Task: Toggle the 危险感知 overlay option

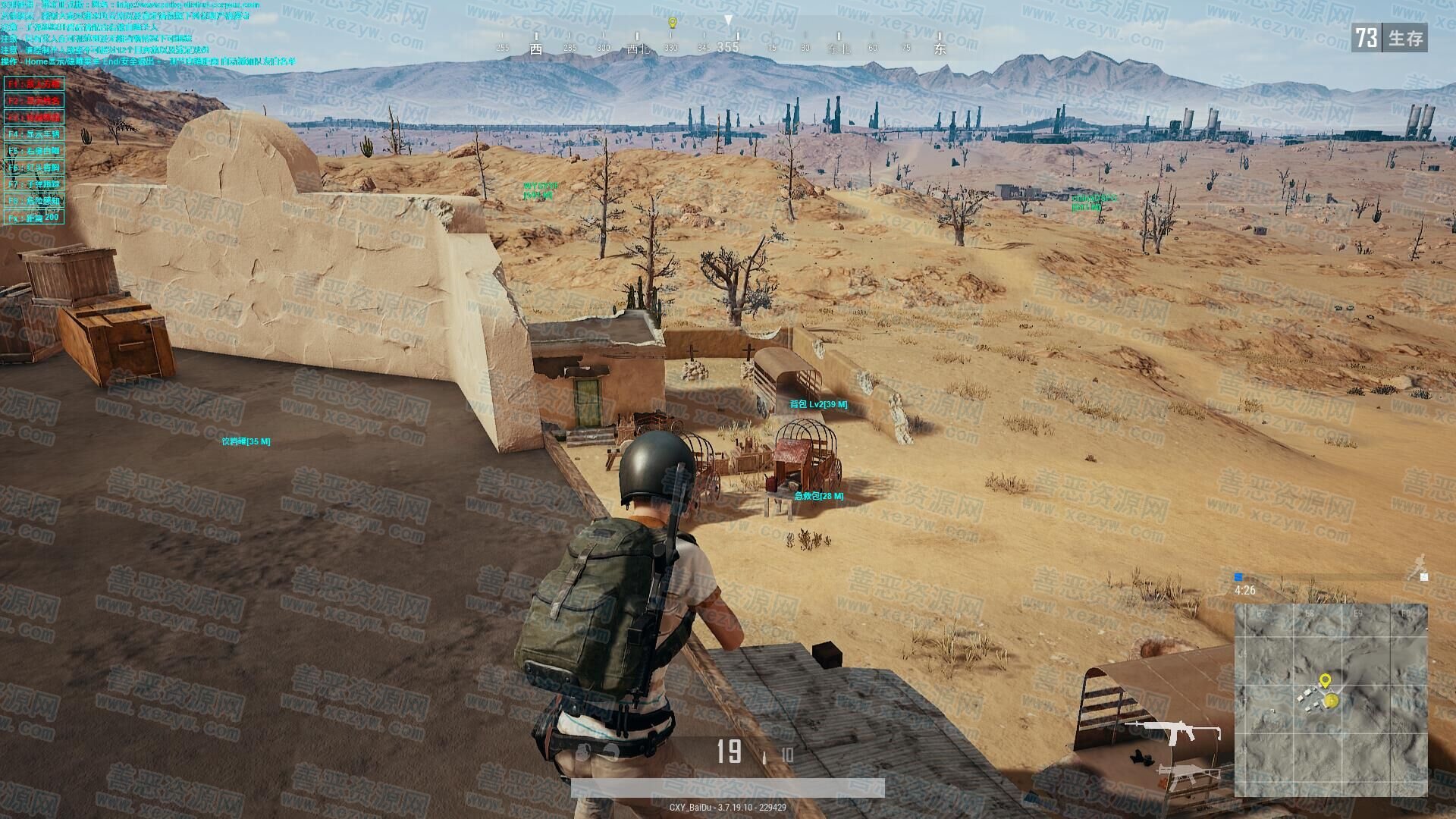Action: 34,201
